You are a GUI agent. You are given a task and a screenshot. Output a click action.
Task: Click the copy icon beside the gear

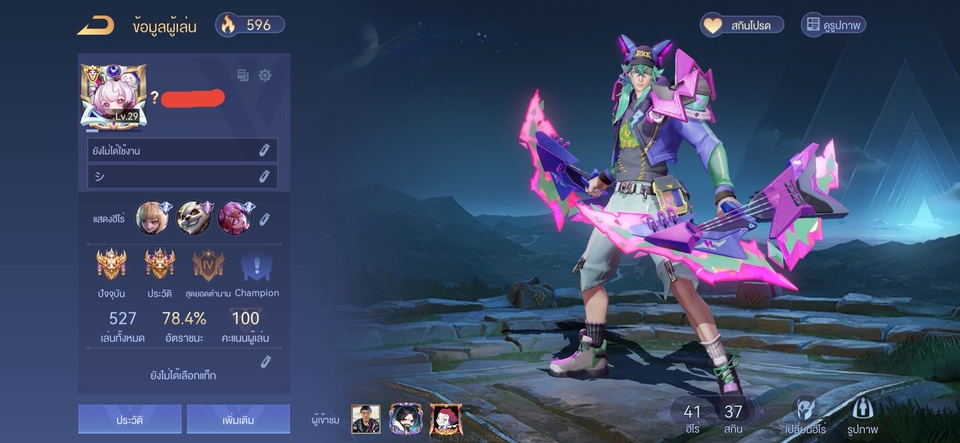coord(243,75)
